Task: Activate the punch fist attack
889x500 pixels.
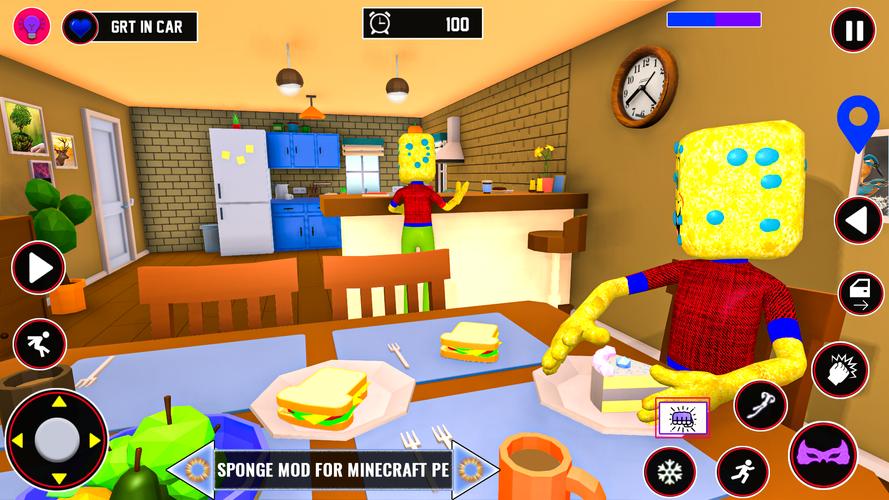Action: coord(837,369)
